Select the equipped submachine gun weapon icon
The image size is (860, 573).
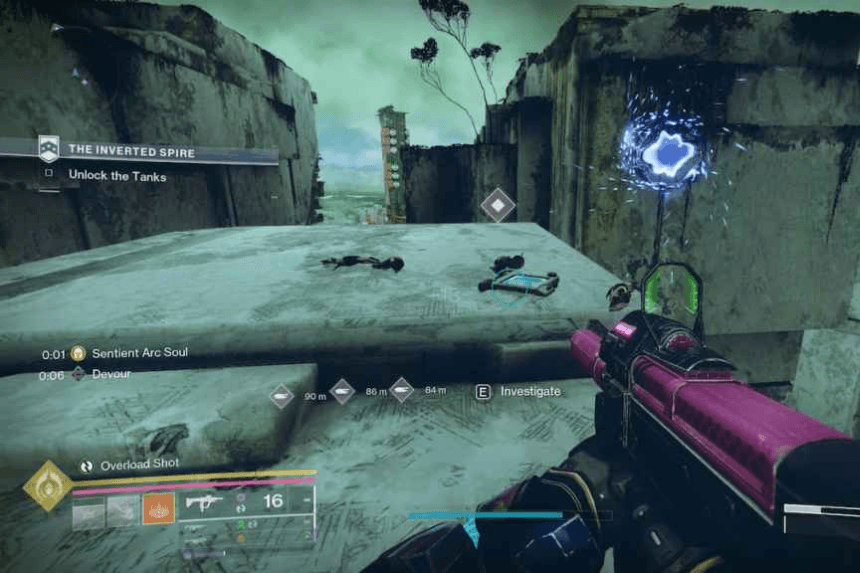(x=204, y=505)
